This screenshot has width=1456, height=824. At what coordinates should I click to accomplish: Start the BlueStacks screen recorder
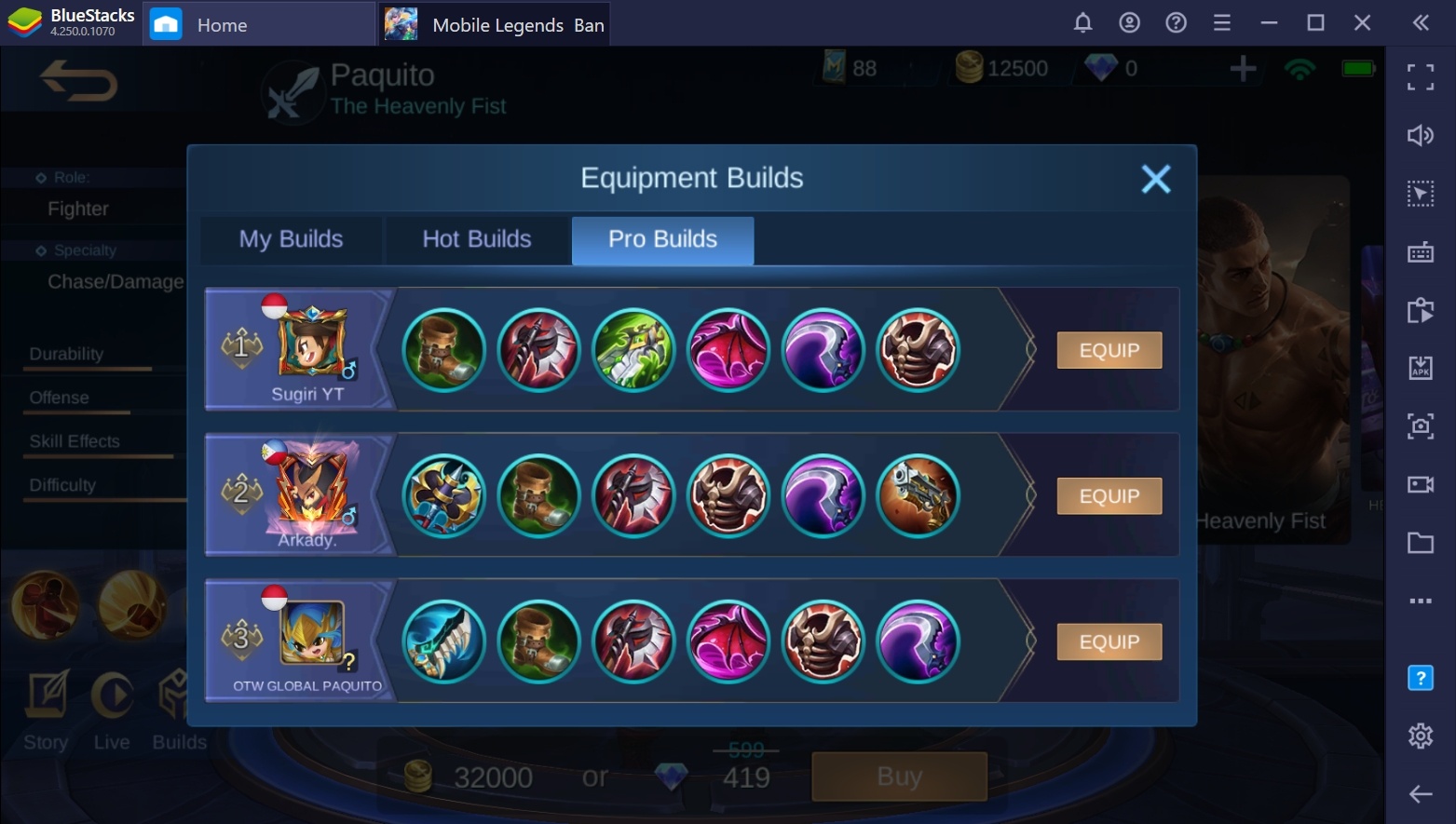tap(1421, 484)
